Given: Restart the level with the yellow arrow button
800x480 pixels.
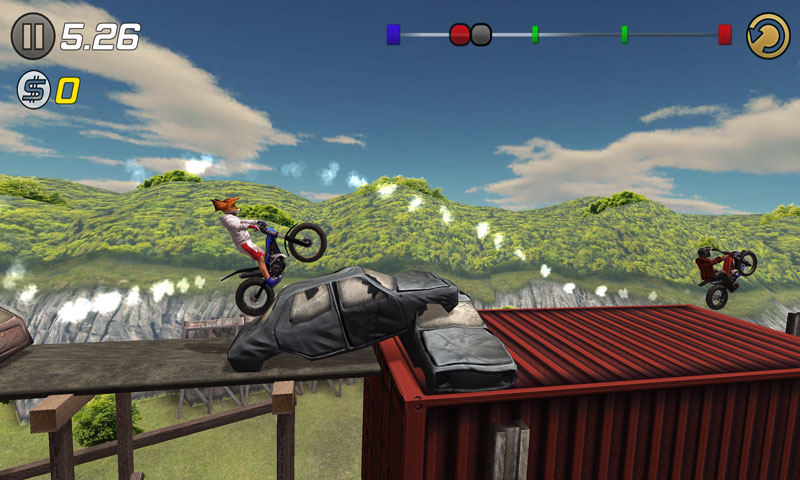Looking at the screenshot, I should click(768, 36).
